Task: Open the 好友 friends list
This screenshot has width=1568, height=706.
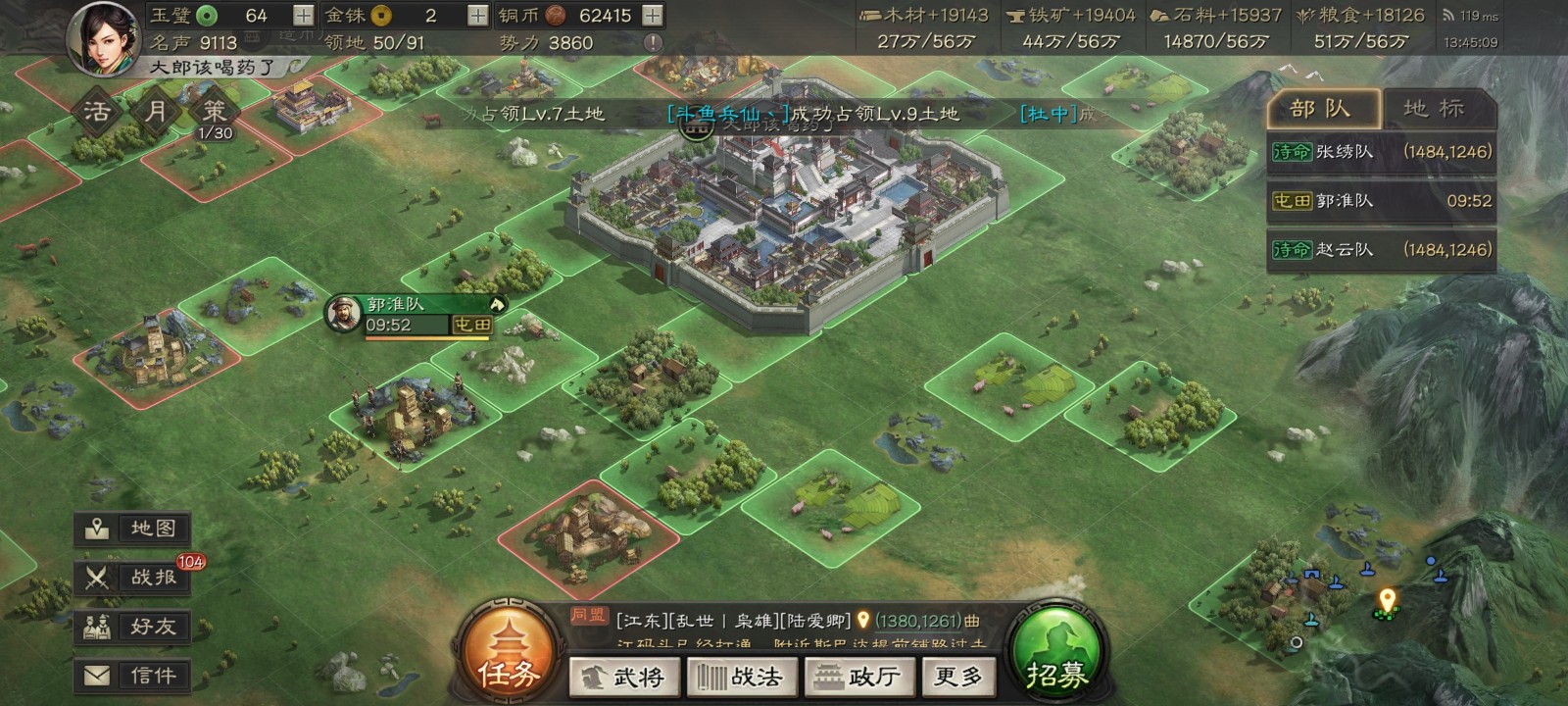Action: [133, 627]
